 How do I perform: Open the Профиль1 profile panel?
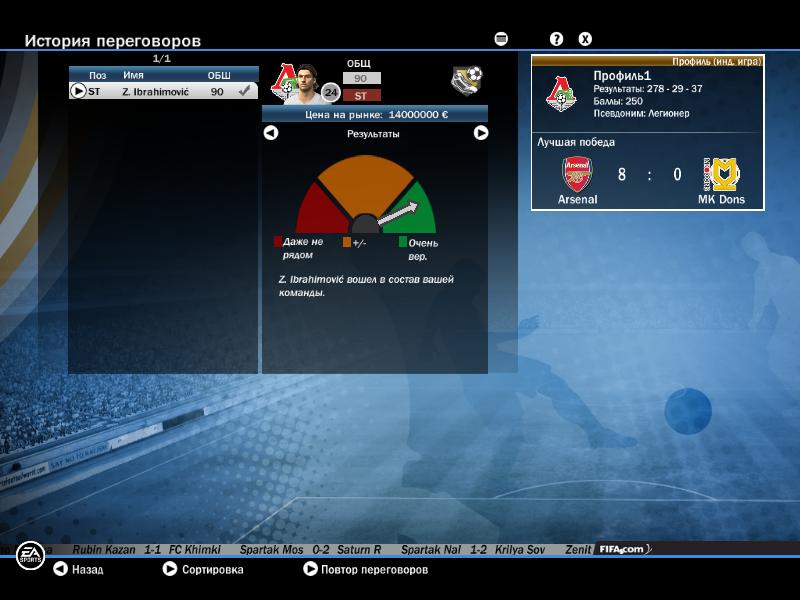point(647,132)
